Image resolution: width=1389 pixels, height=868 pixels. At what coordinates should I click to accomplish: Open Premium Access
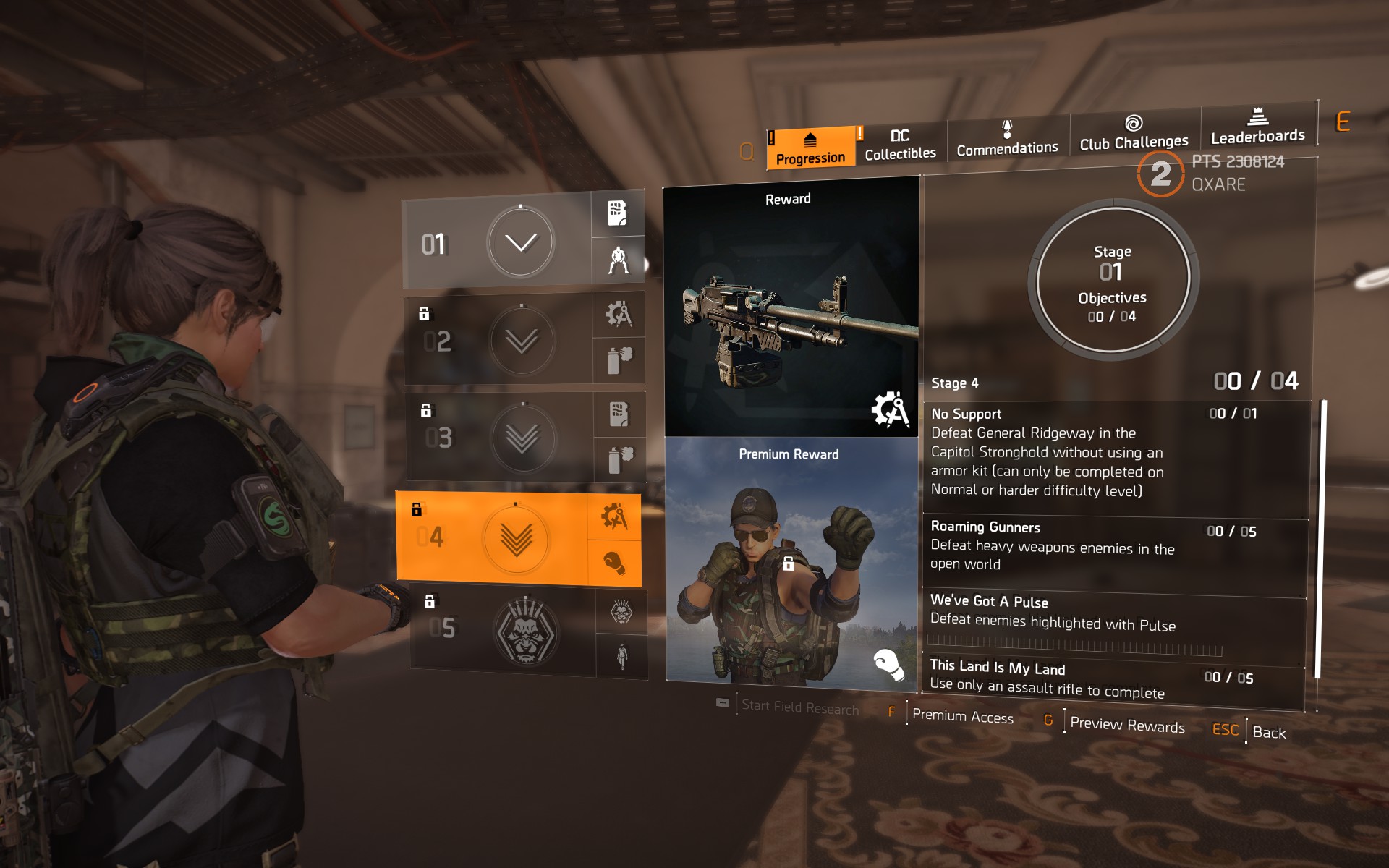point(962,716)
